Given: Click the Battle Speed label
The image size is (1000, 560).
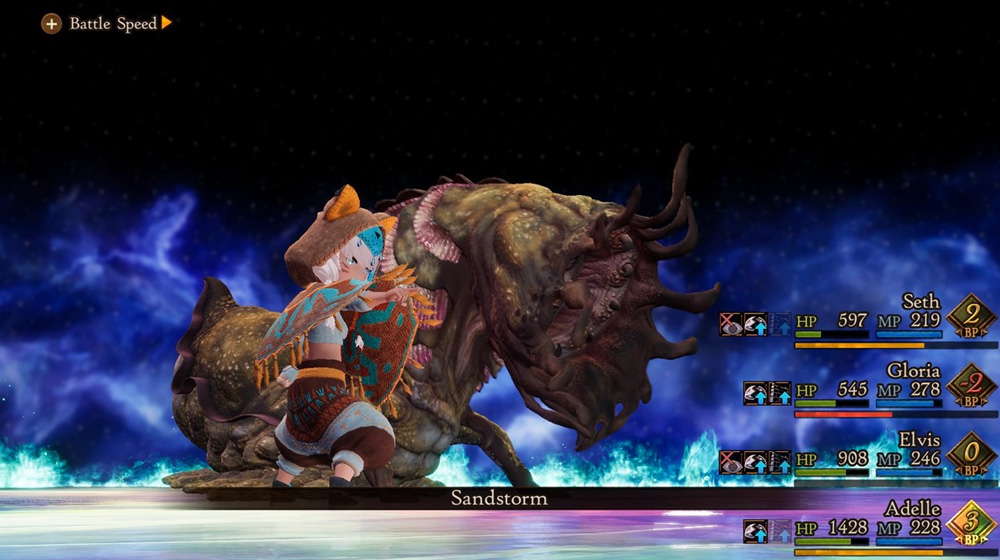Looking at the screenshot, I should click(x=112, y=23).
